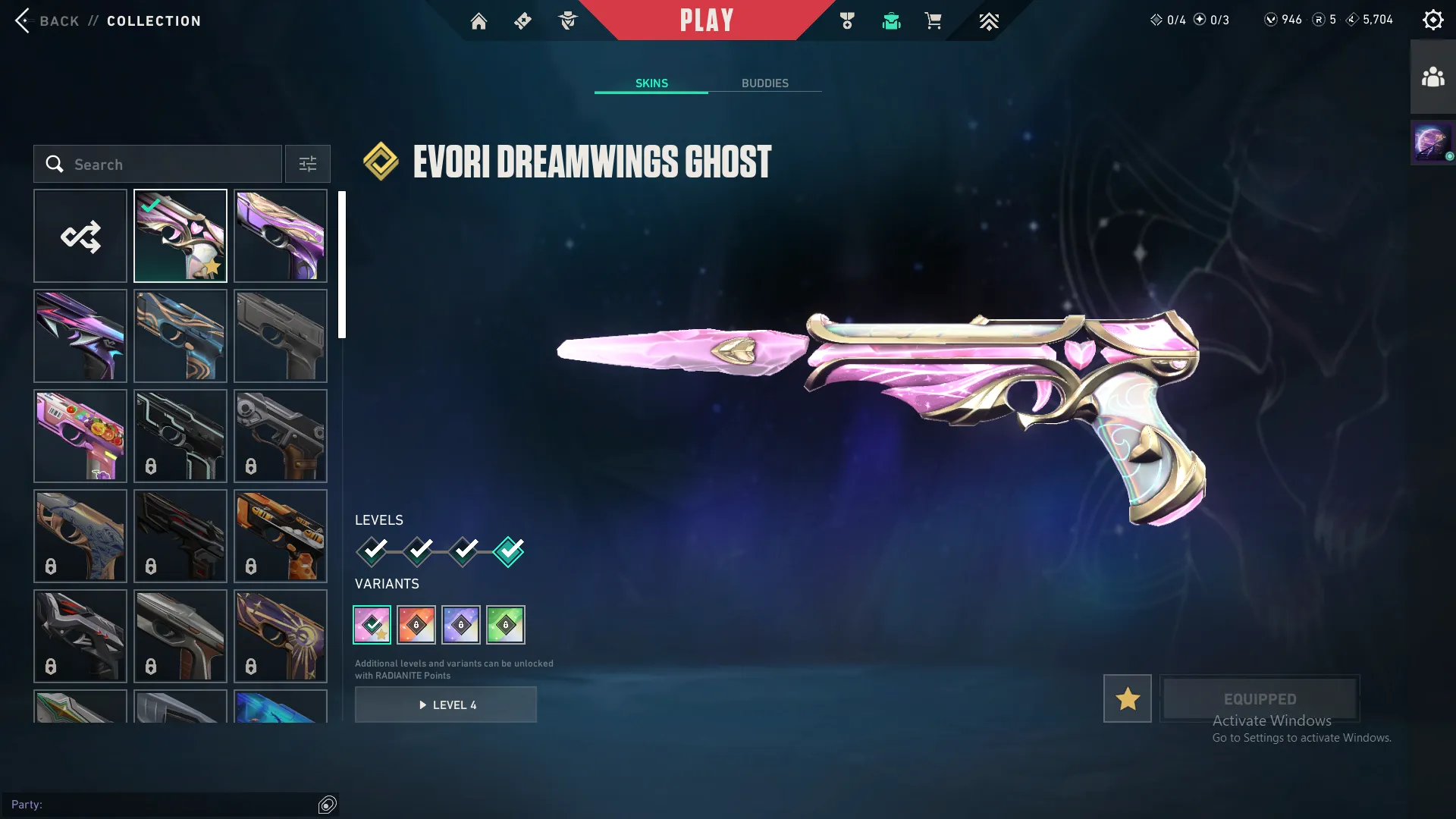
Task: Switch to the BUDDIES tab
Action: coord(766,83)
